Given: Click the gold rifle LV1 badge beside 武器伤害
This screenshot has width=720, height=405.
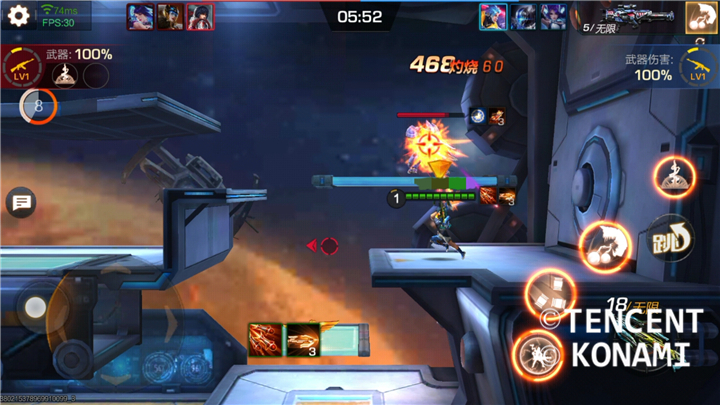Looking at the screenshot, I should tap(698, 68).
